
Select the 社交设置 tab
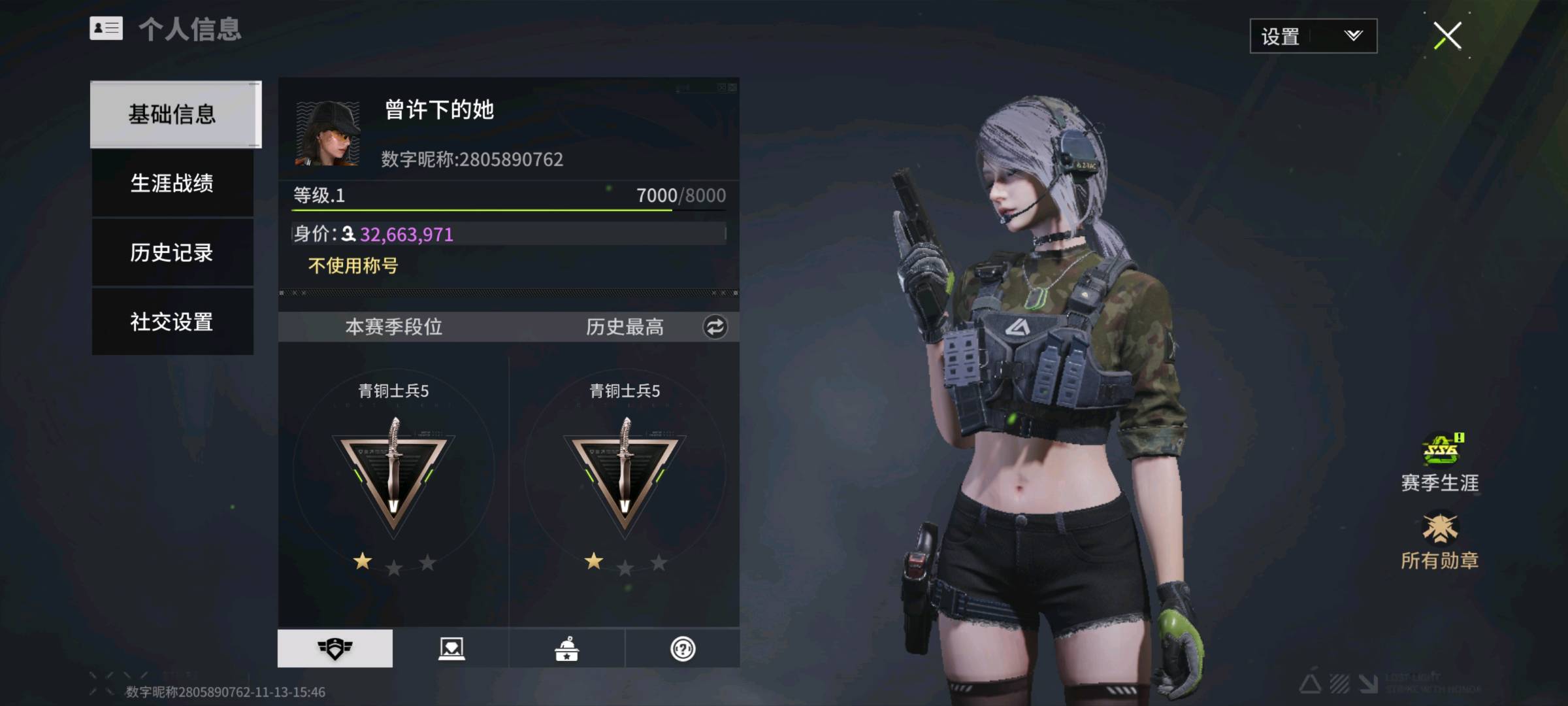(x=172, y=322)
